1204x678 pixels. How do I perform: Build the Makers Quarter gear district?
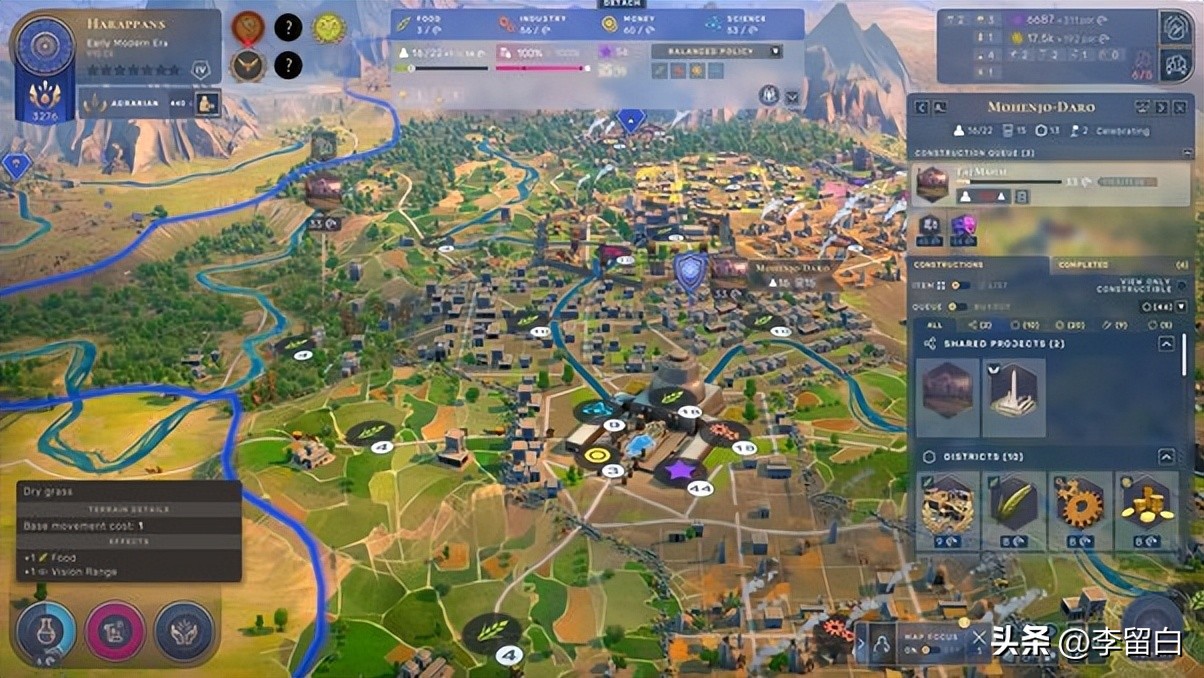pyautogui.click(x=1080, y=510)
